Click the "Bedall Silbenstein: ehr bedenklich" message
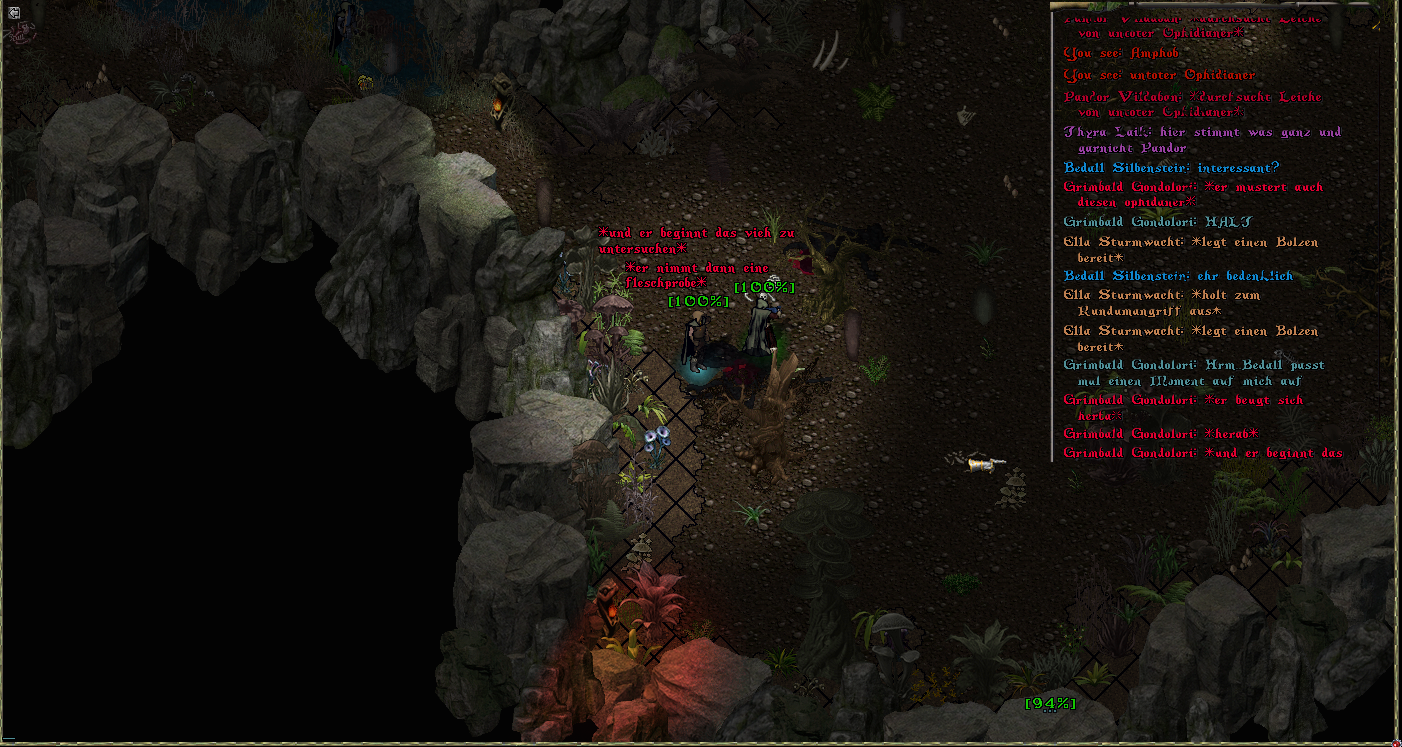Image resolution: width=1402 pixels, height=747 pixels. pos(1178,276)
